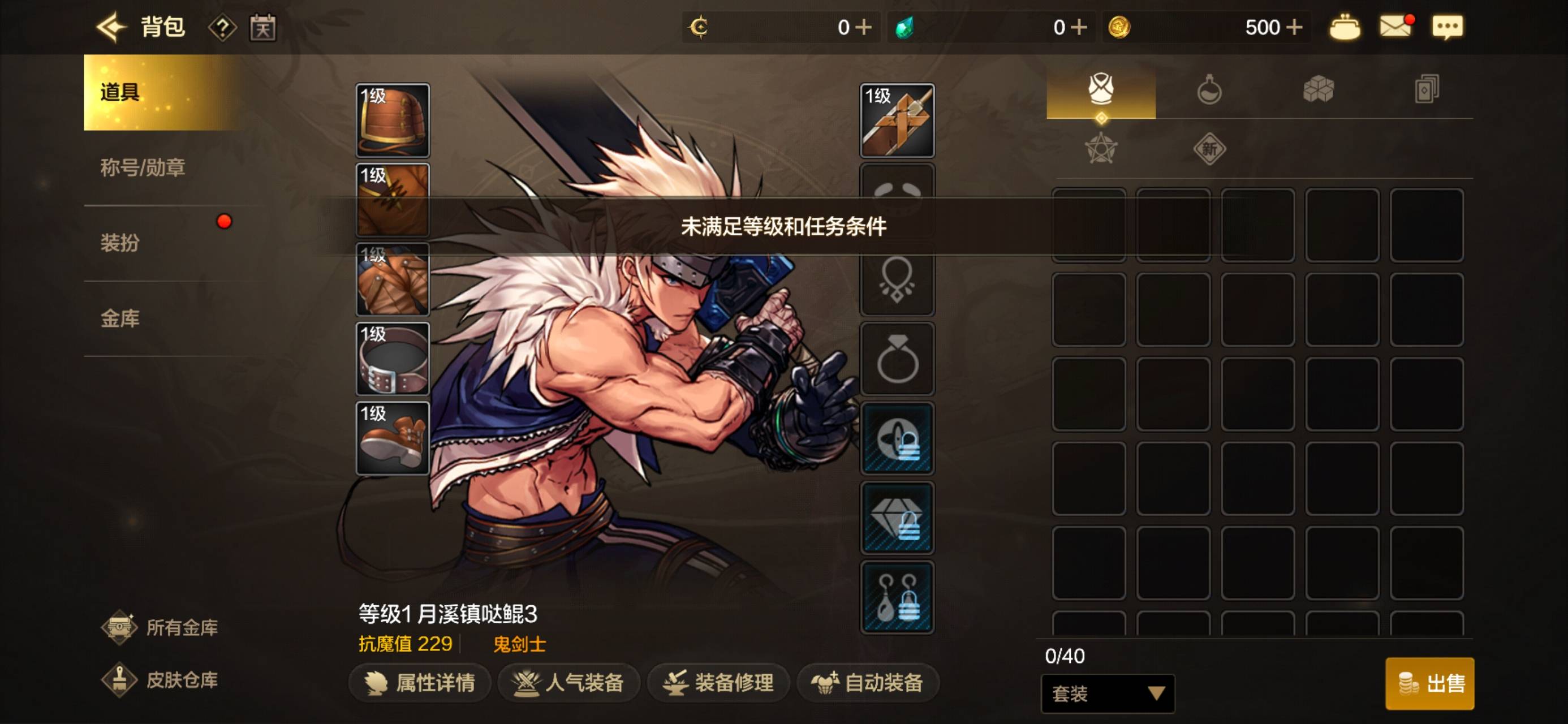The image size is (1568, 724).
Task: Open the 套装 filter dropdown
Action: coord(1107,693)
